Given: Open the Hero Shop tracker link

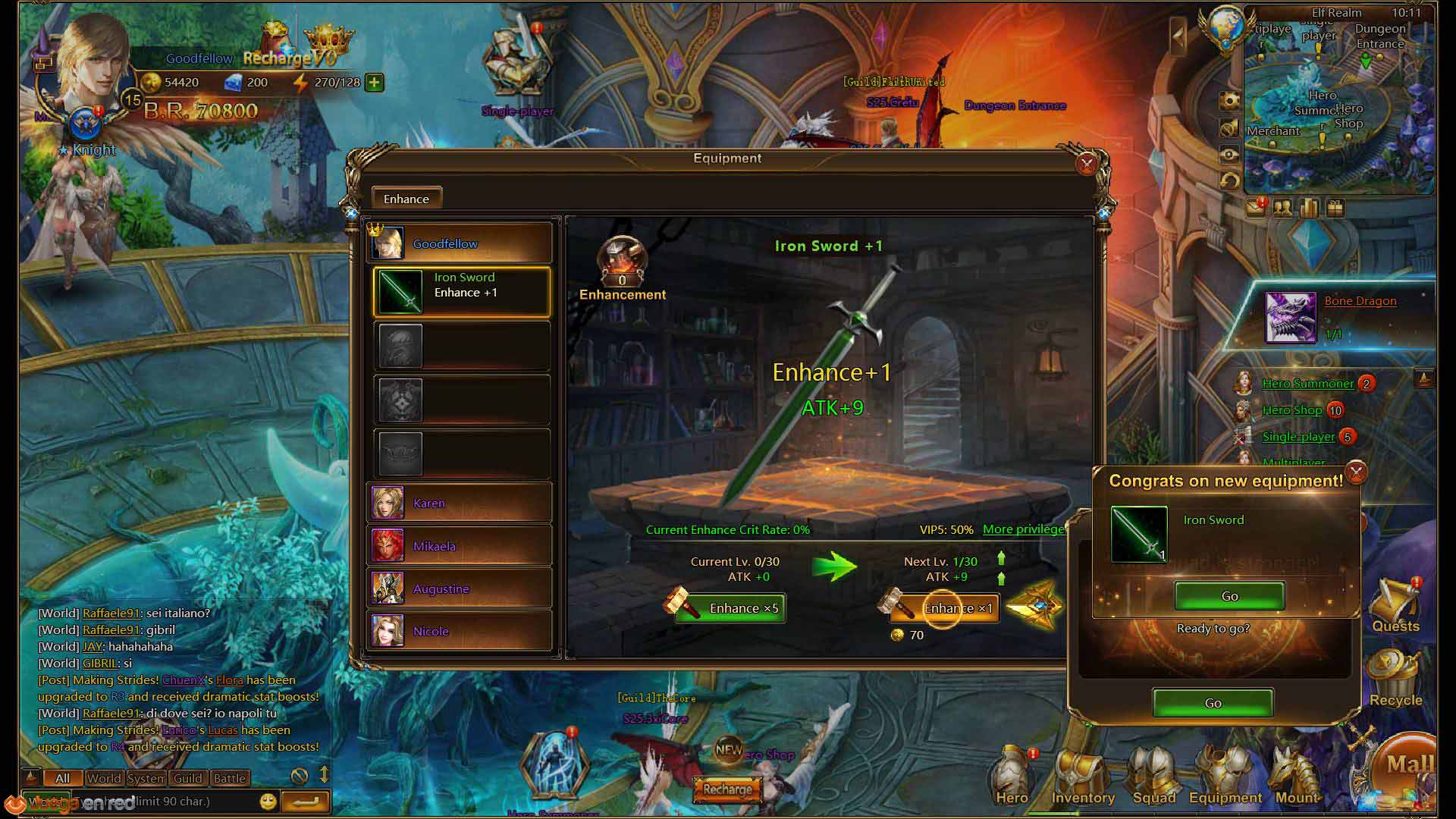Looking at the screenshot, I should (x=1291, y=410).
